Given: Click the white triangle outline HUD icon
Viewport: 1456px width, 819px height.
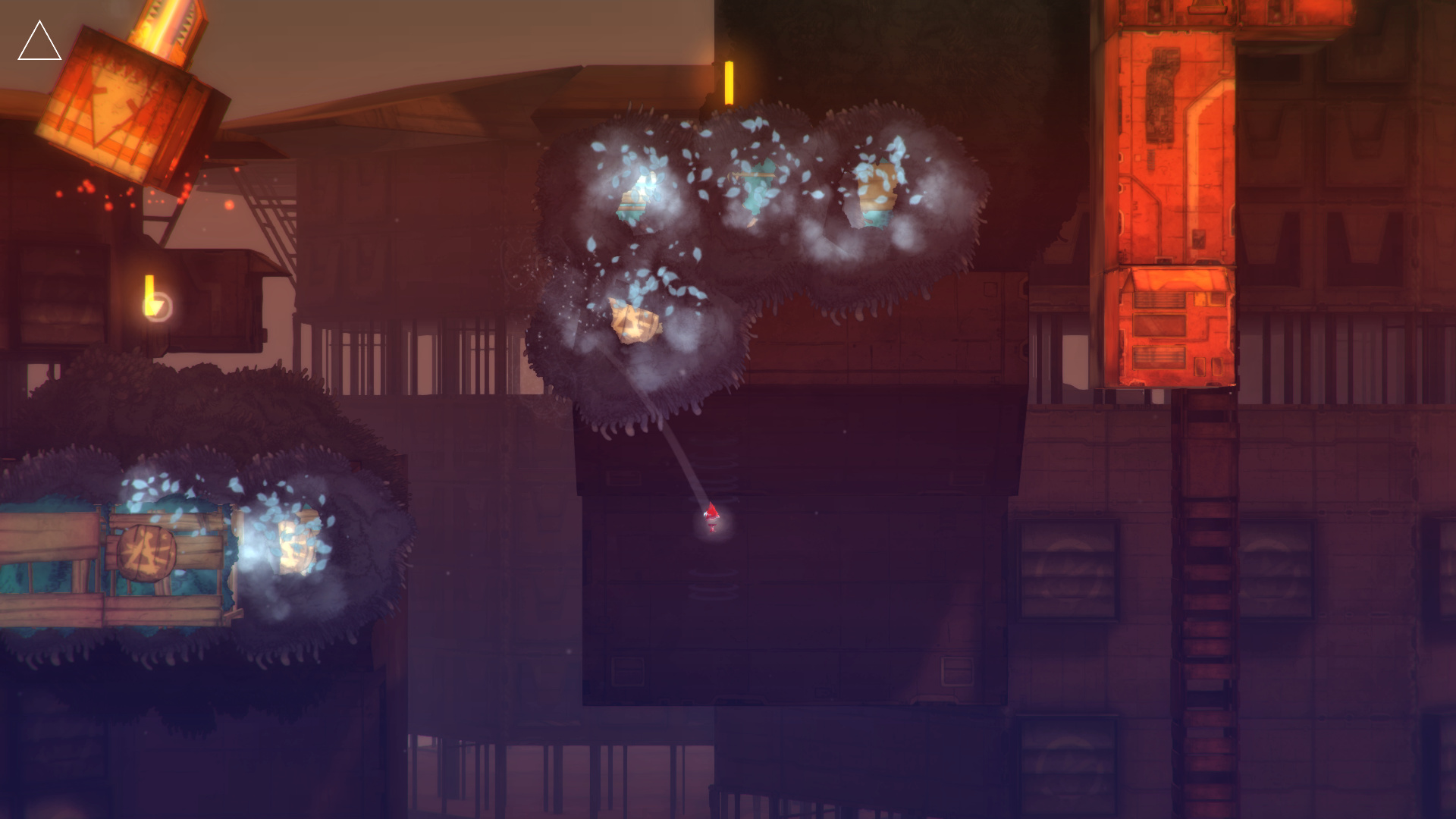Looking at the screenshot, I should [x=39, y=44].
